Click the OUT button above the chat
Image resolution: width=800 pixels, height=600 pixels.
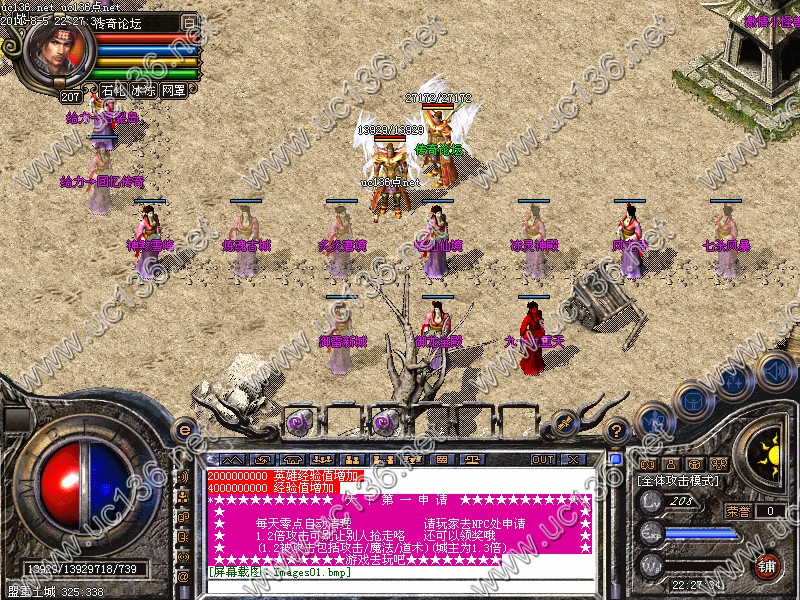[x=543, y=459]
